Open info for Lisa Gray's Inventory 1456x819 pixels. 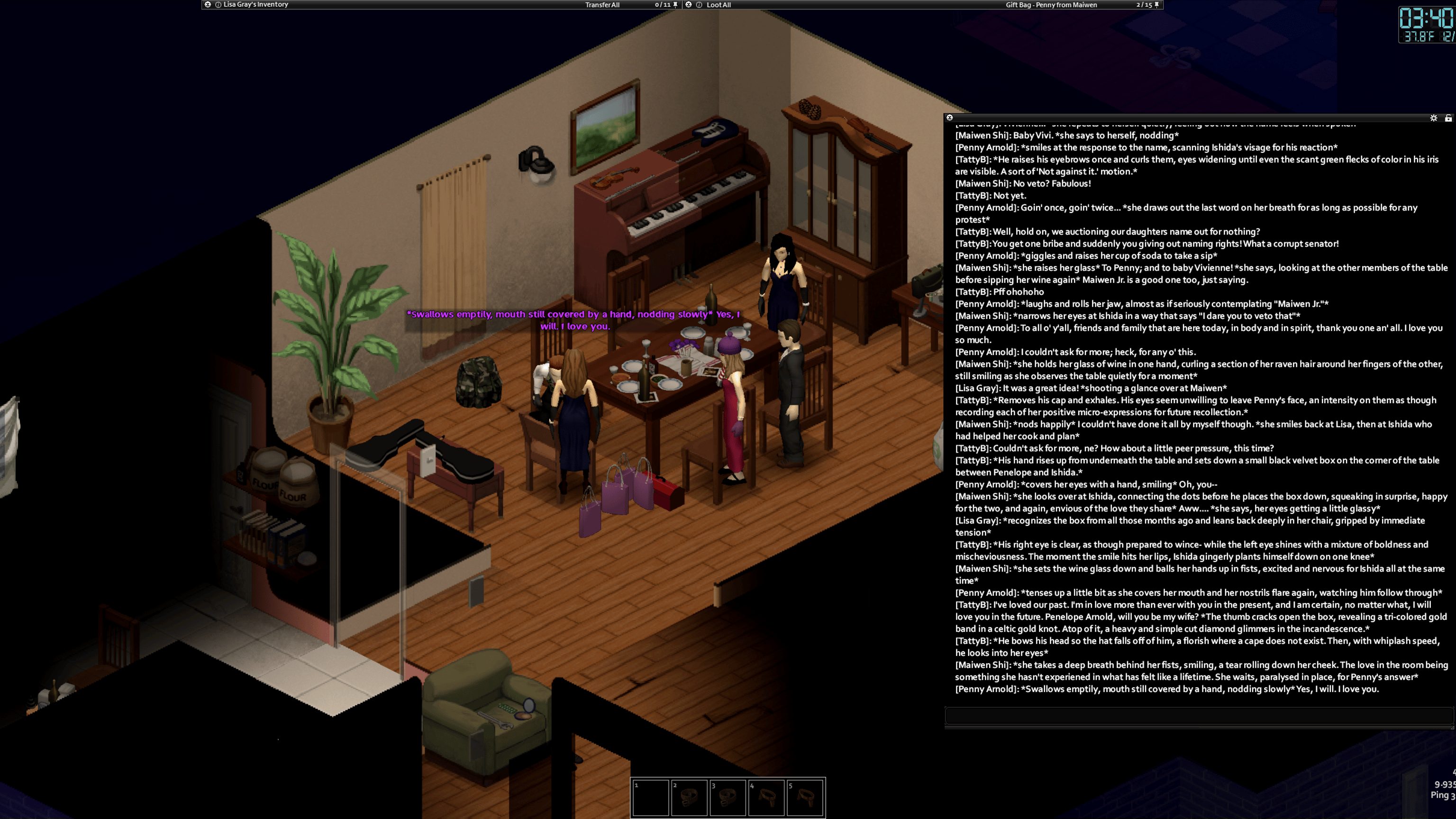pyautogui.click(x=218, y=5)
